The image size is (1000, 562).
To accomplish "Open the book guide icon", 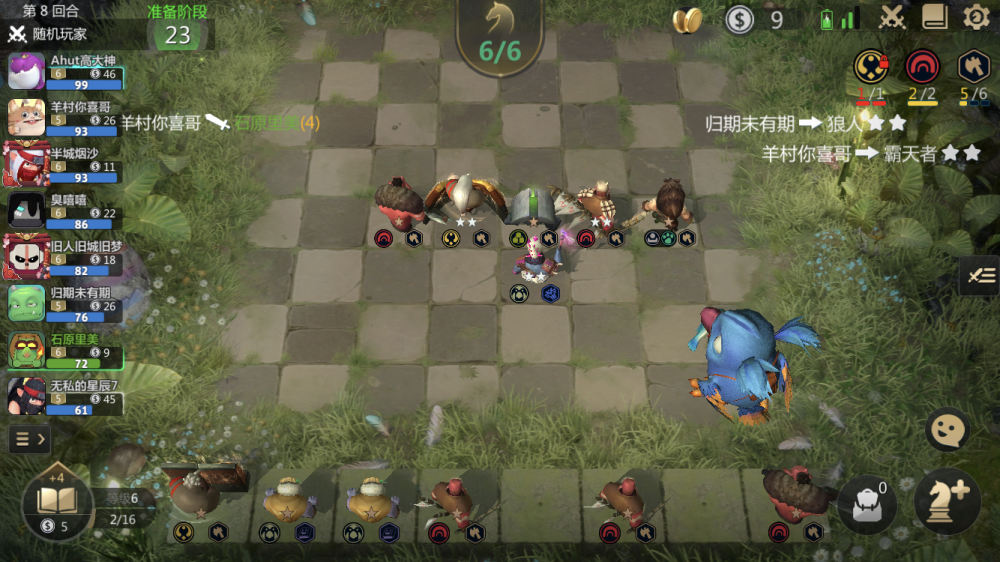I will [x=935, y=17].
